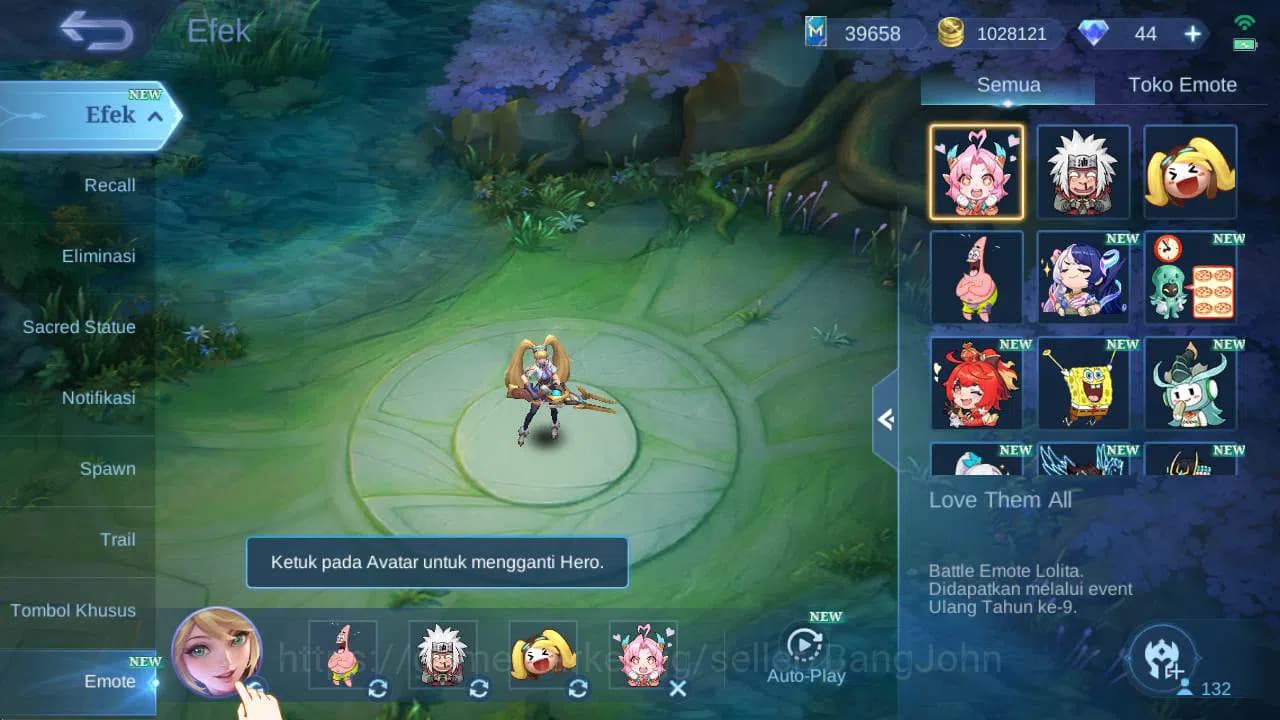Click the gold coin currency icon

(950, 33)
